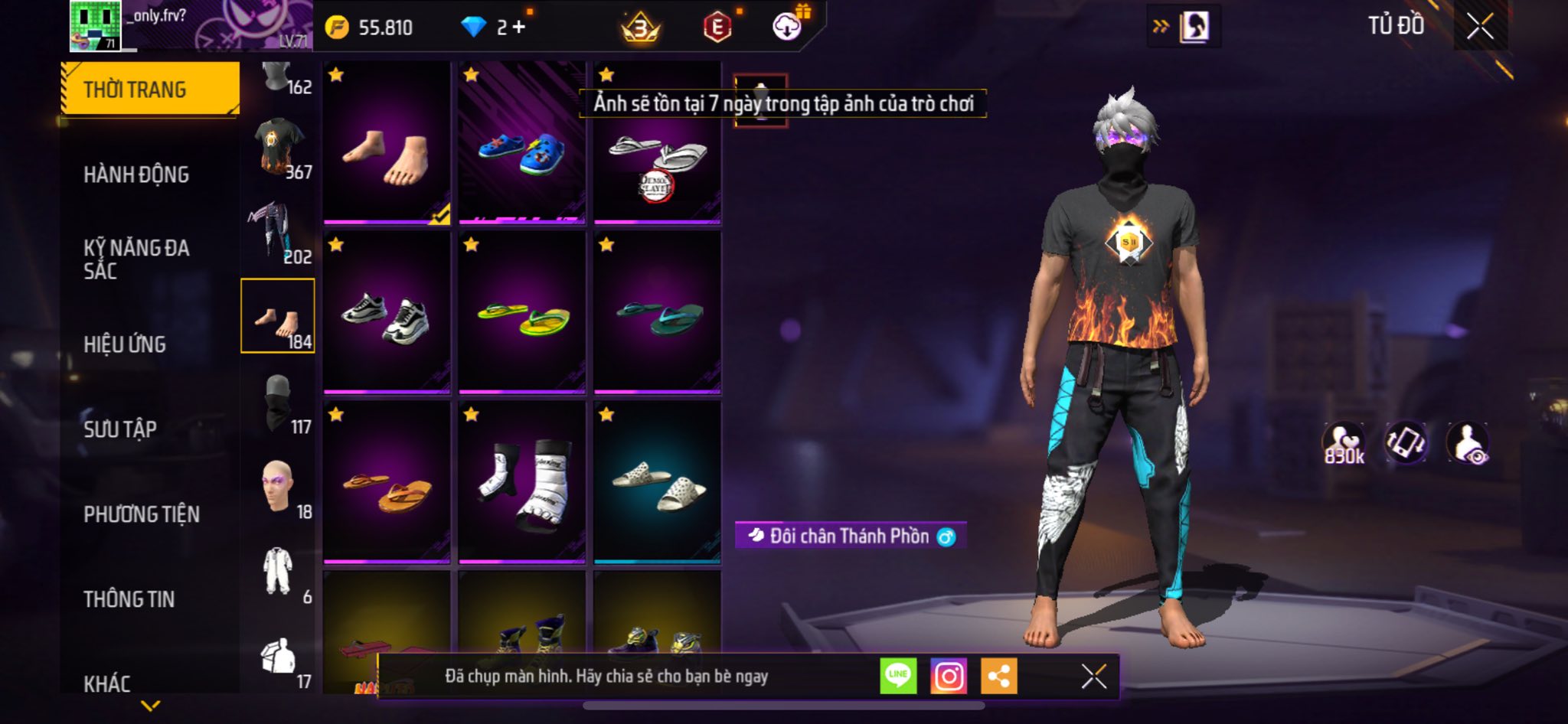
Task: Open the HIỆU ỨNG tab
Action: [125, 344]
